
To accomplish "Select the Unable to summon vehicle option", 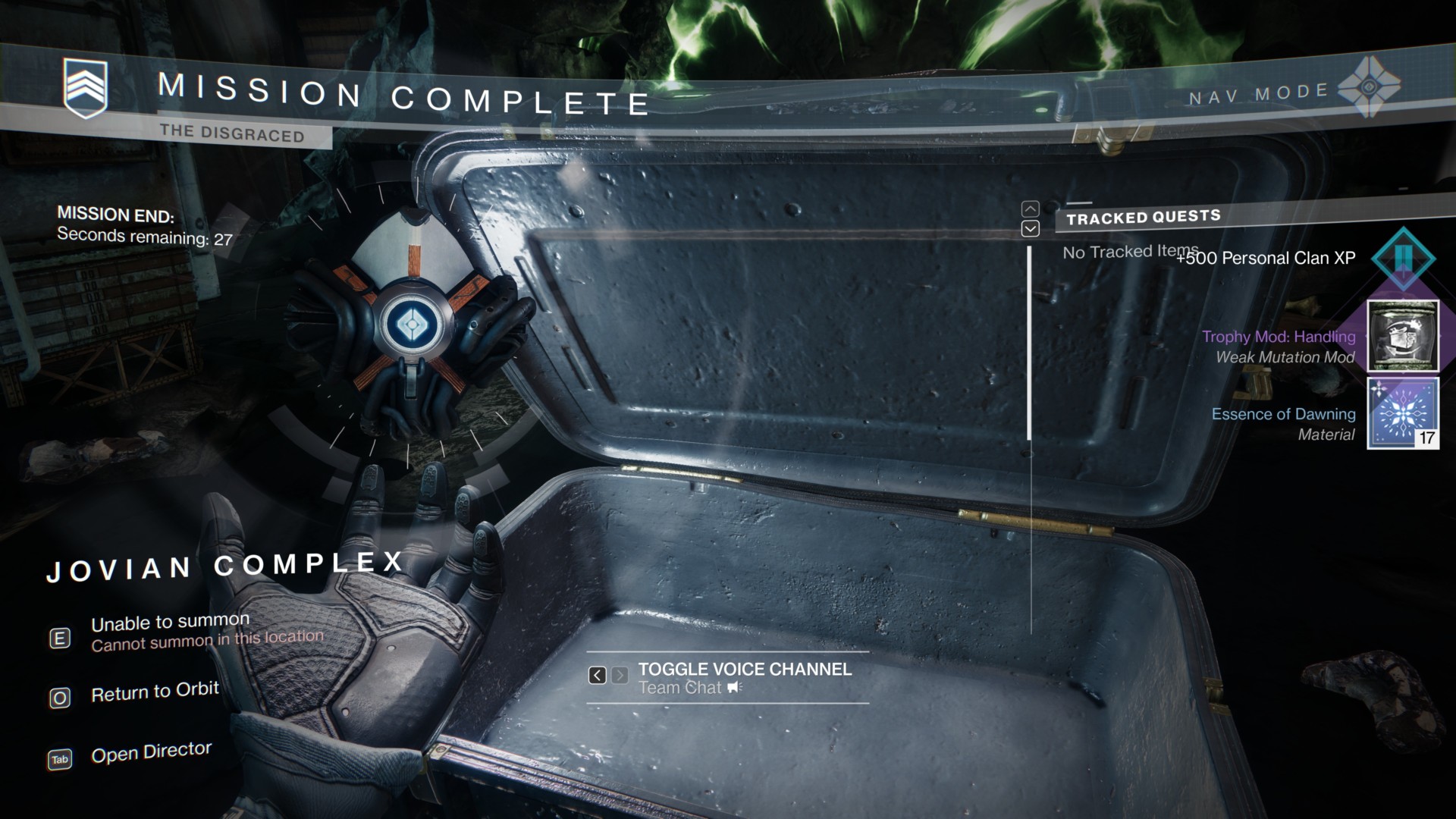I will tap(170, 623).
